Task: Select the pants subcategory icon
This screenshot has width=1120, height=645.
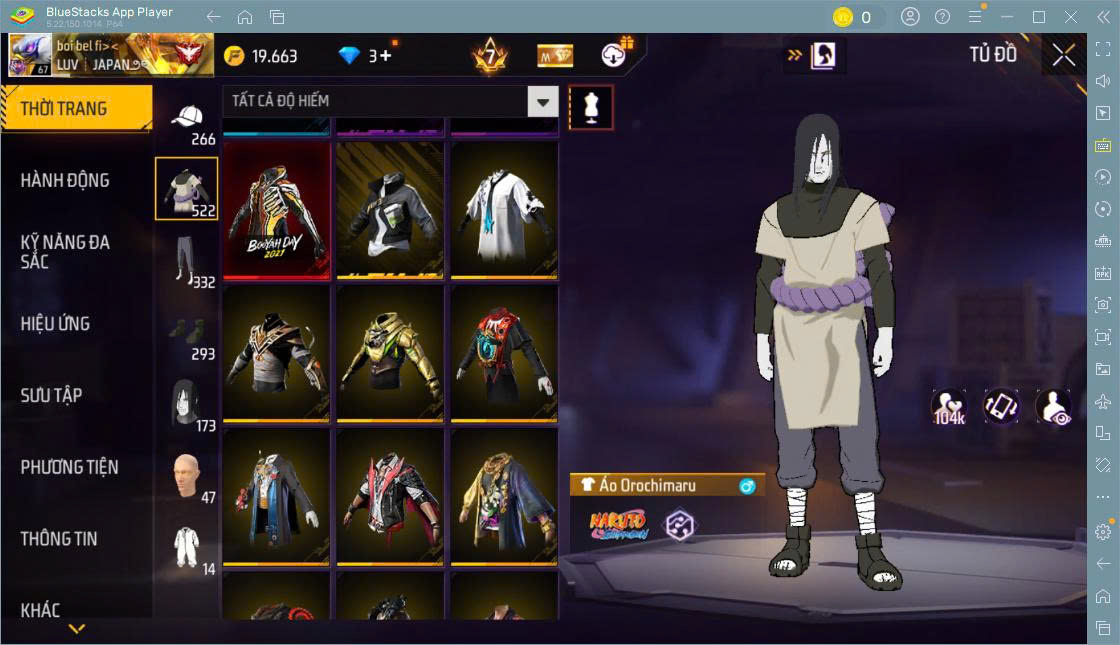Action: point(184,259)
